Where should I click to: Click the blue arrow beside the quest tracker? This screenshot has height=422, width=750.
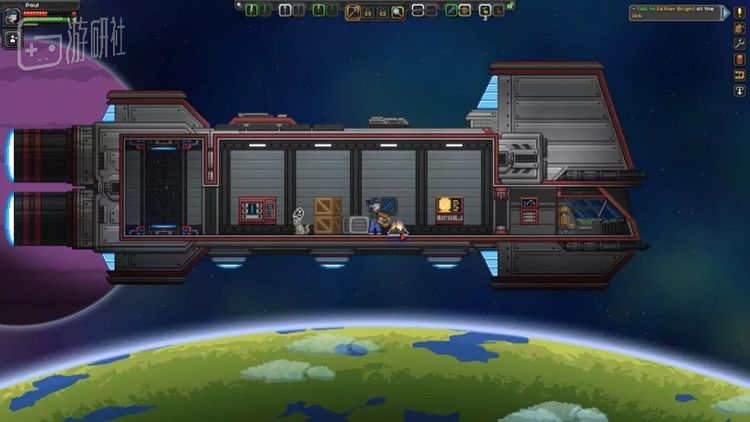(x=725, y=12)
